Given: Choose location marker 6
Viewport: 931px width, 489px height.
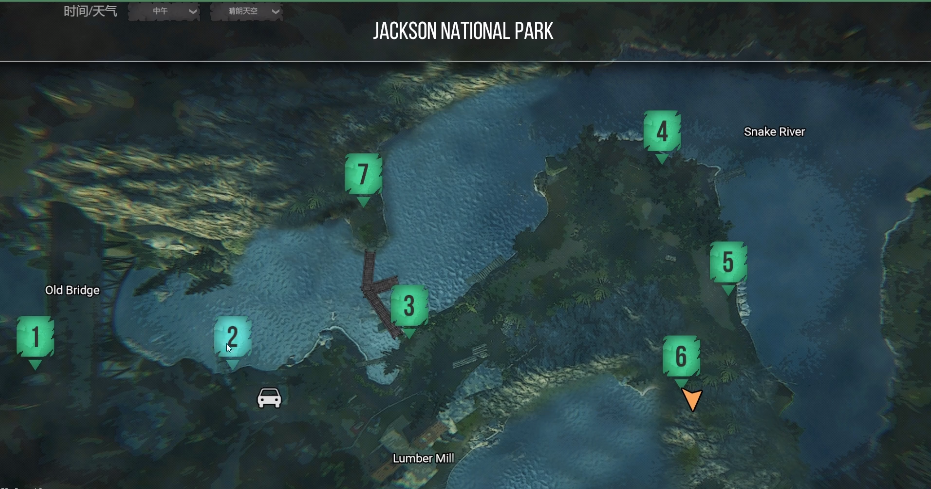Looking at the screenshot, I should (x=681, y=357).
